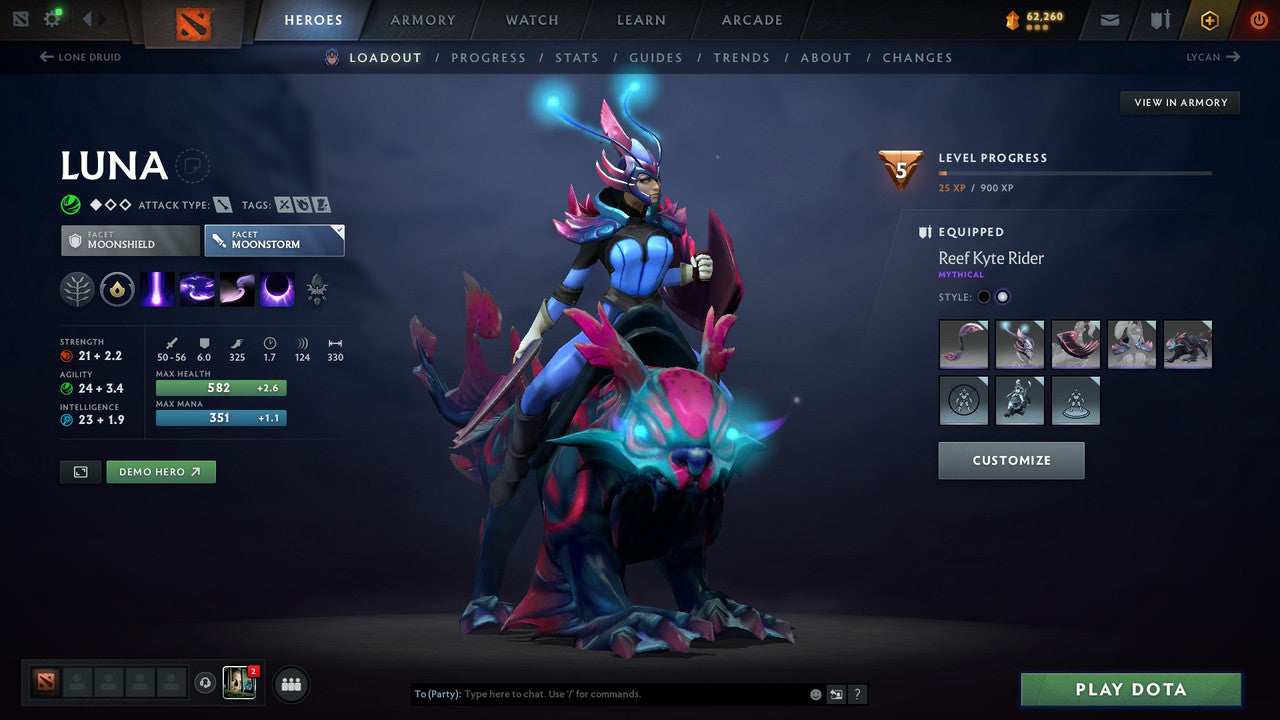Select the Moonshield facet
Screen dimensions: 1280x720
coord(129,240)
